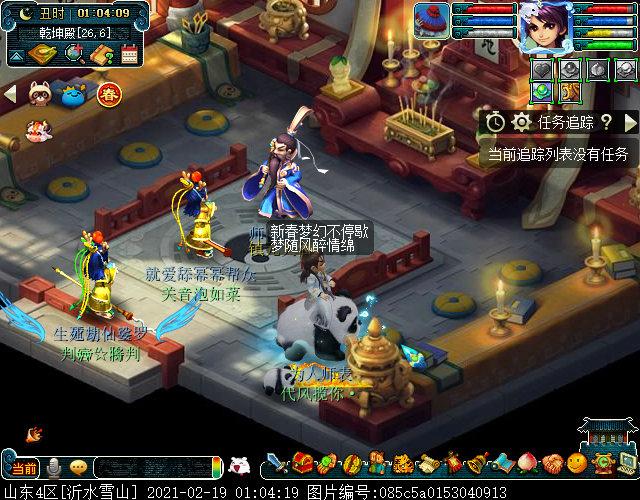
Task: Select the green orb buff icon
Action: coord(540,92)
